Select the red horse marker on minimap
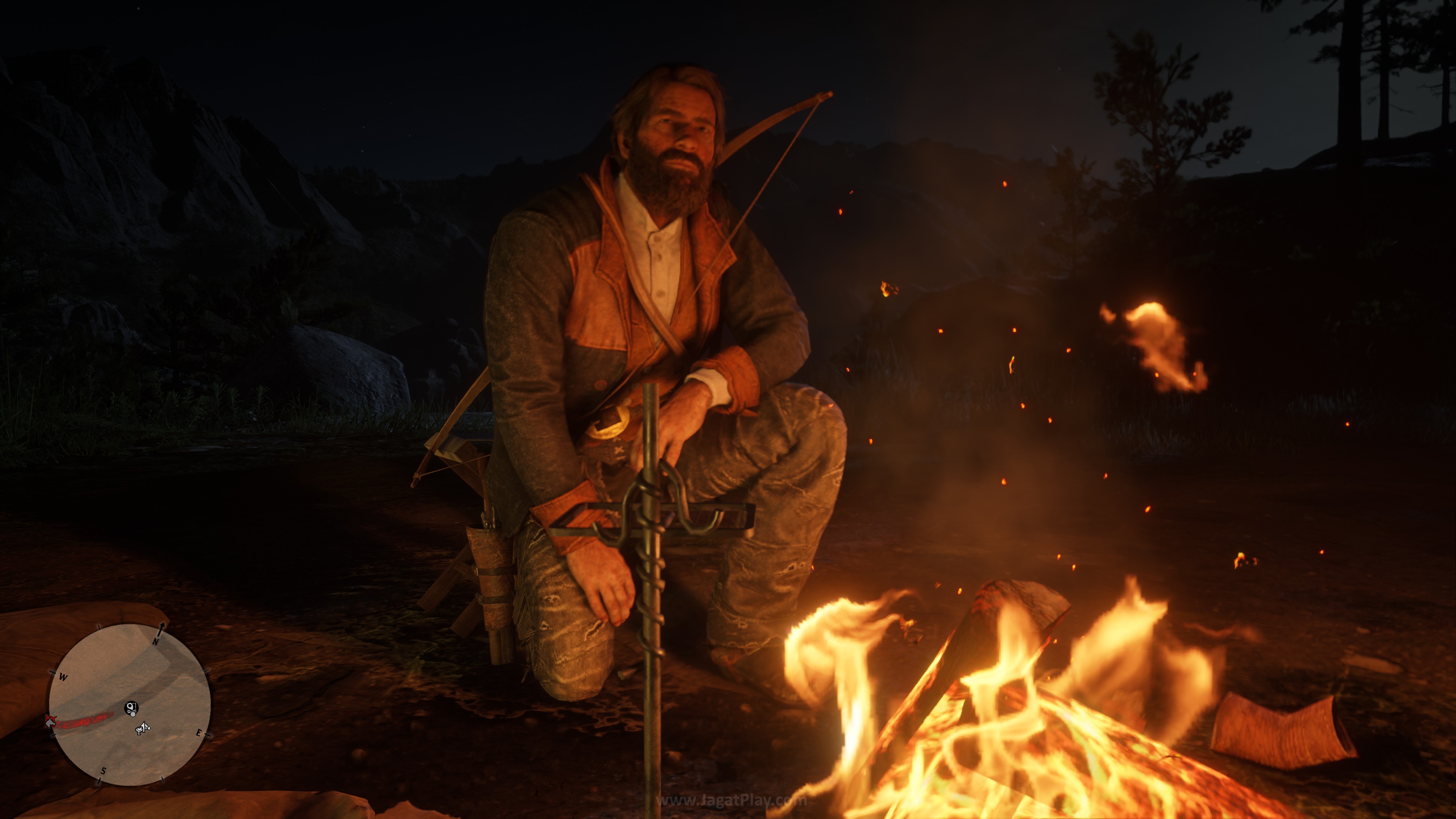Screen dimensions: 1456x819 coord(51,721)
